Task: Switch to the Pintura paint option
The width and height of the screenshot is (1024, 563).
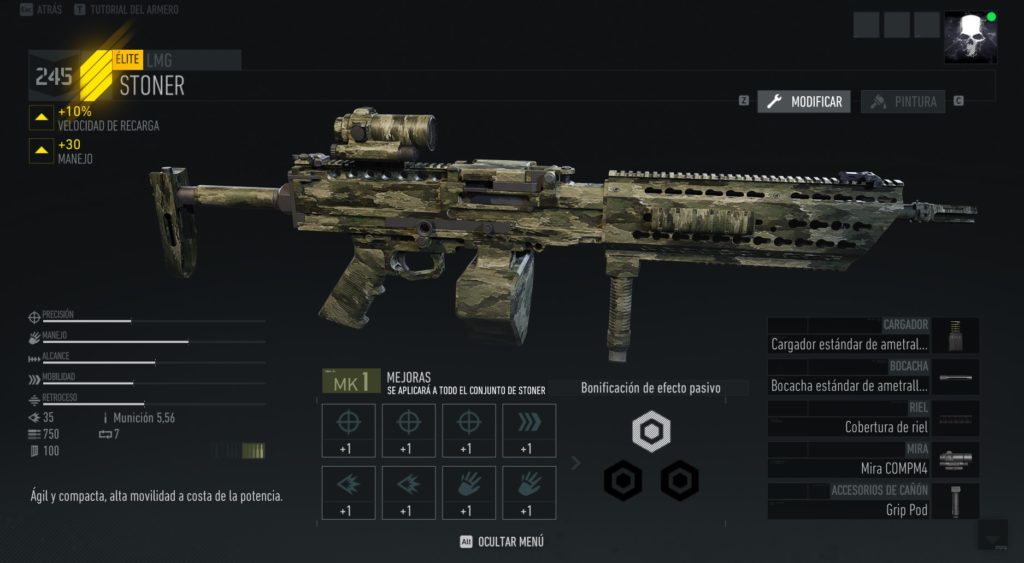Action: 903,102
